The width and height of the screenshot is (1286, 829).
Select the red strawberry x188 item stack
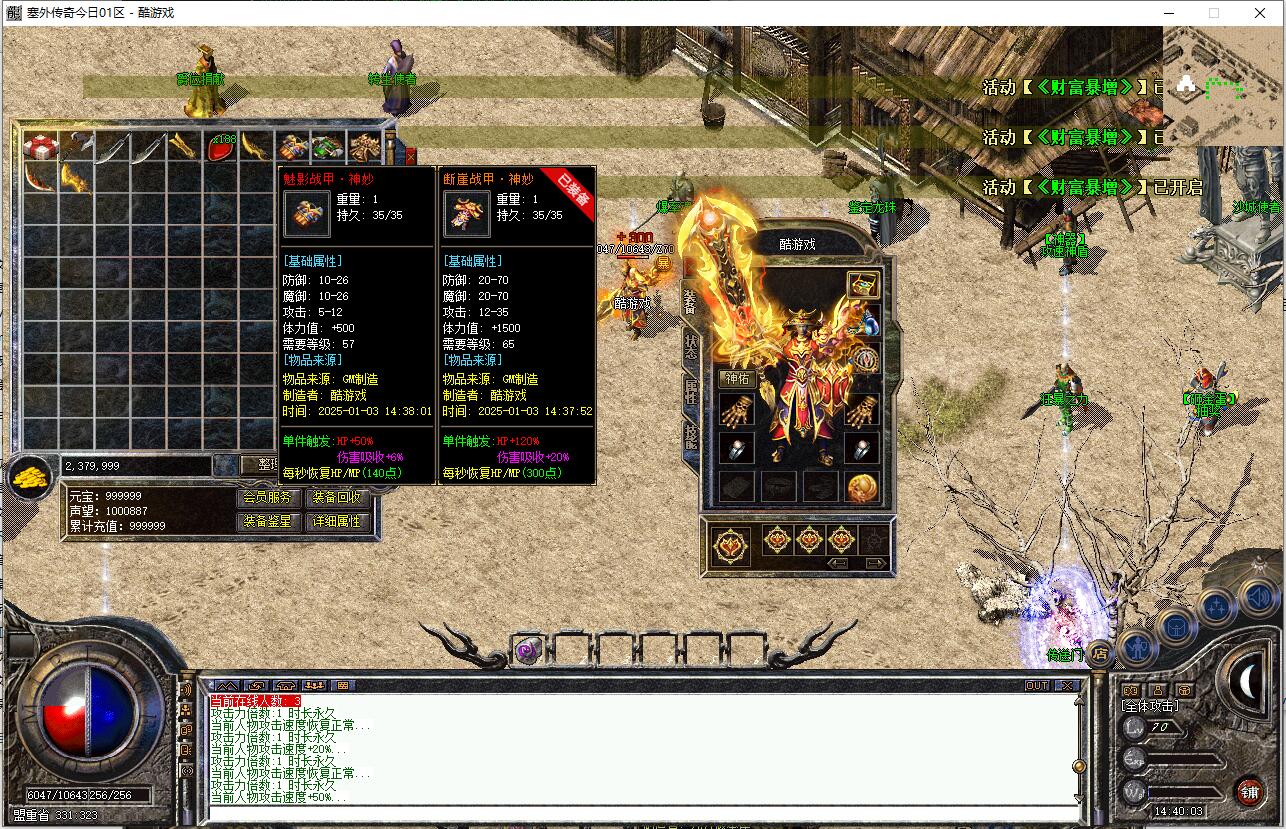(221, 147)
